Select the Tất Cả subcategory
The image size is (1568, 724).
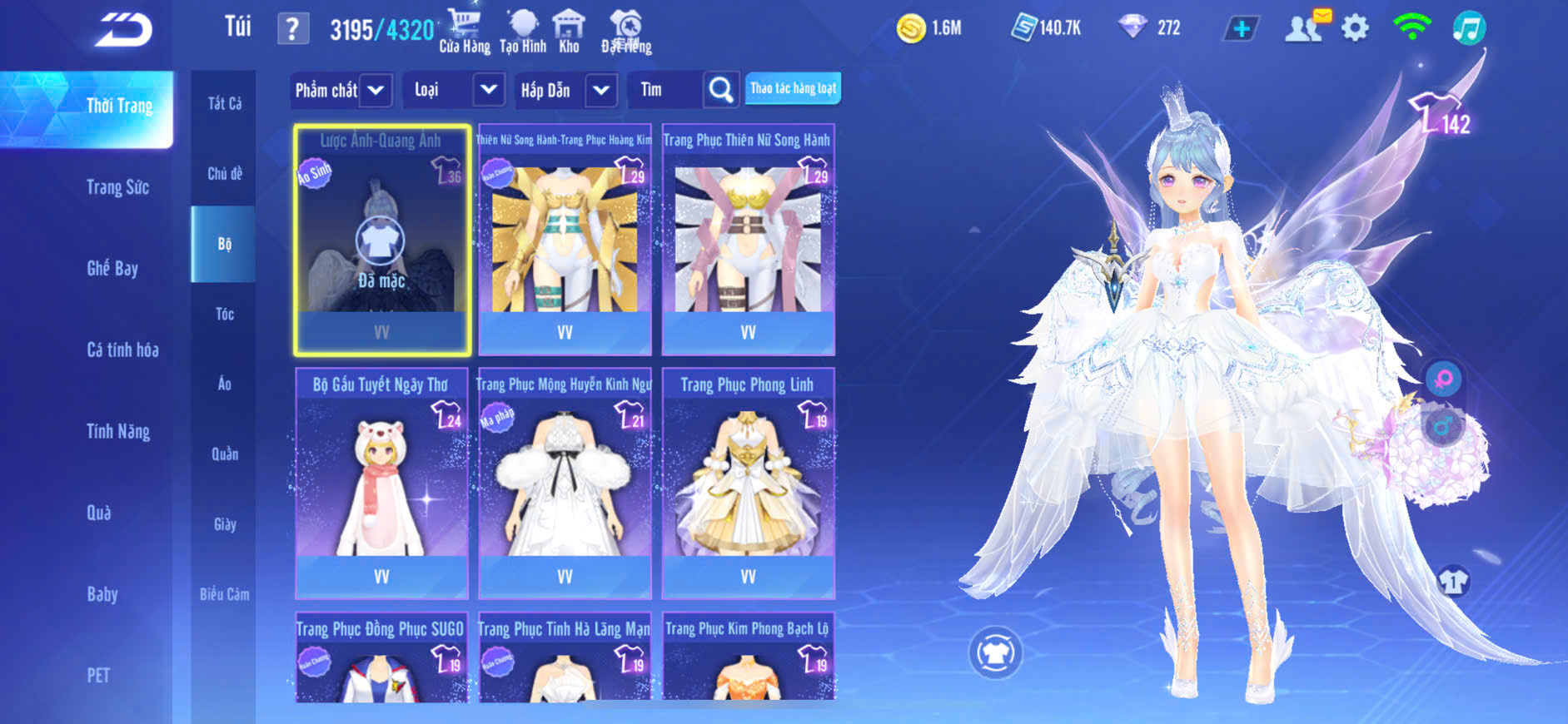(x=224, y=103)
